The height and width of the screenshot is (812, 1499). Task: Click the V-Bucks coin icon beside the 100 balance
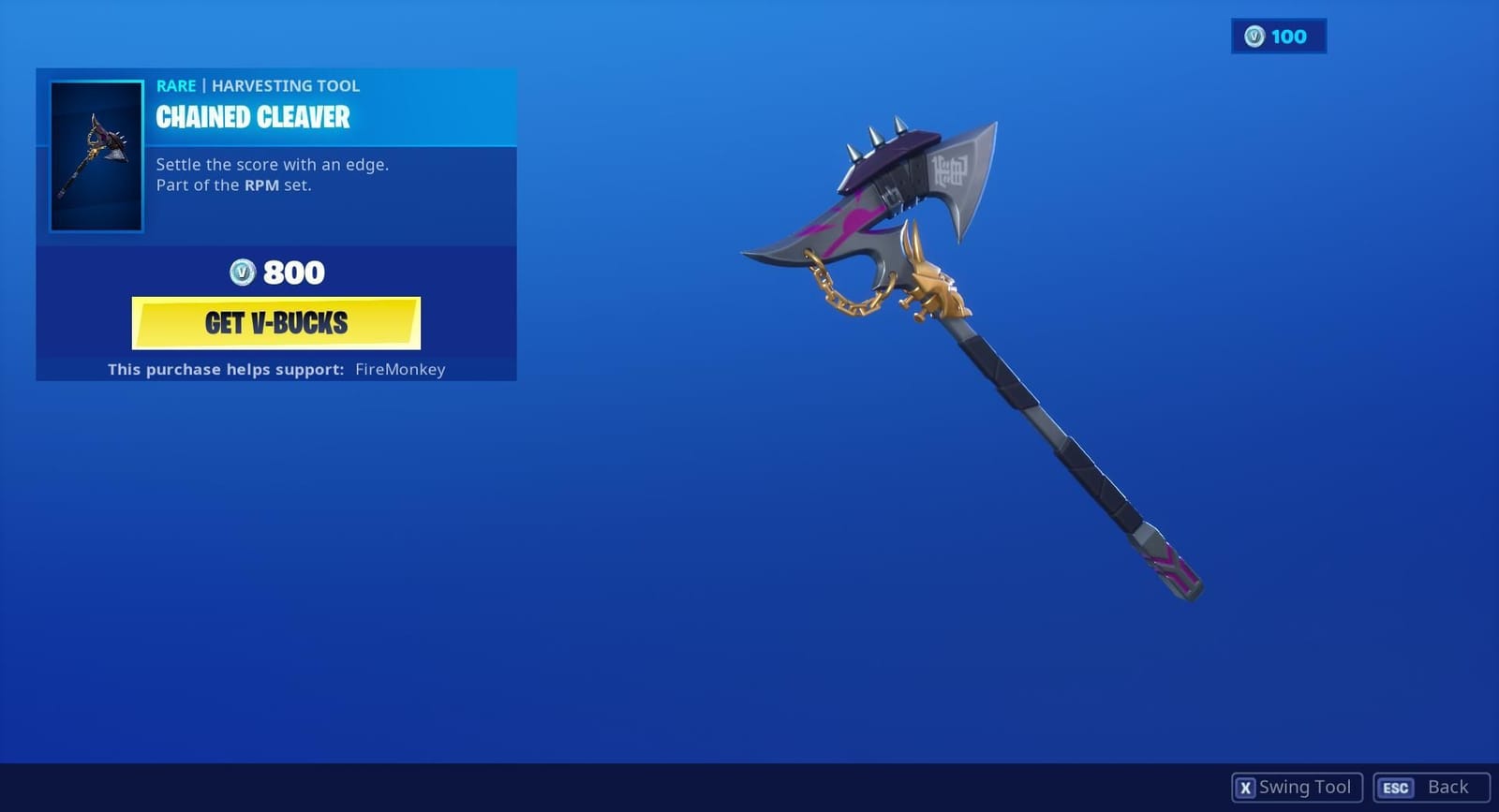tap(1253, 37)
